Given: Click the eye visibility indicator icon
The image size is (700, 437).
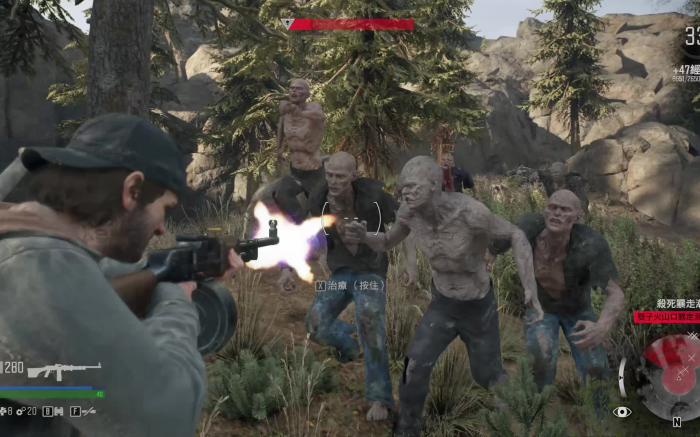Looking at the screenshot, I should 622,411.
